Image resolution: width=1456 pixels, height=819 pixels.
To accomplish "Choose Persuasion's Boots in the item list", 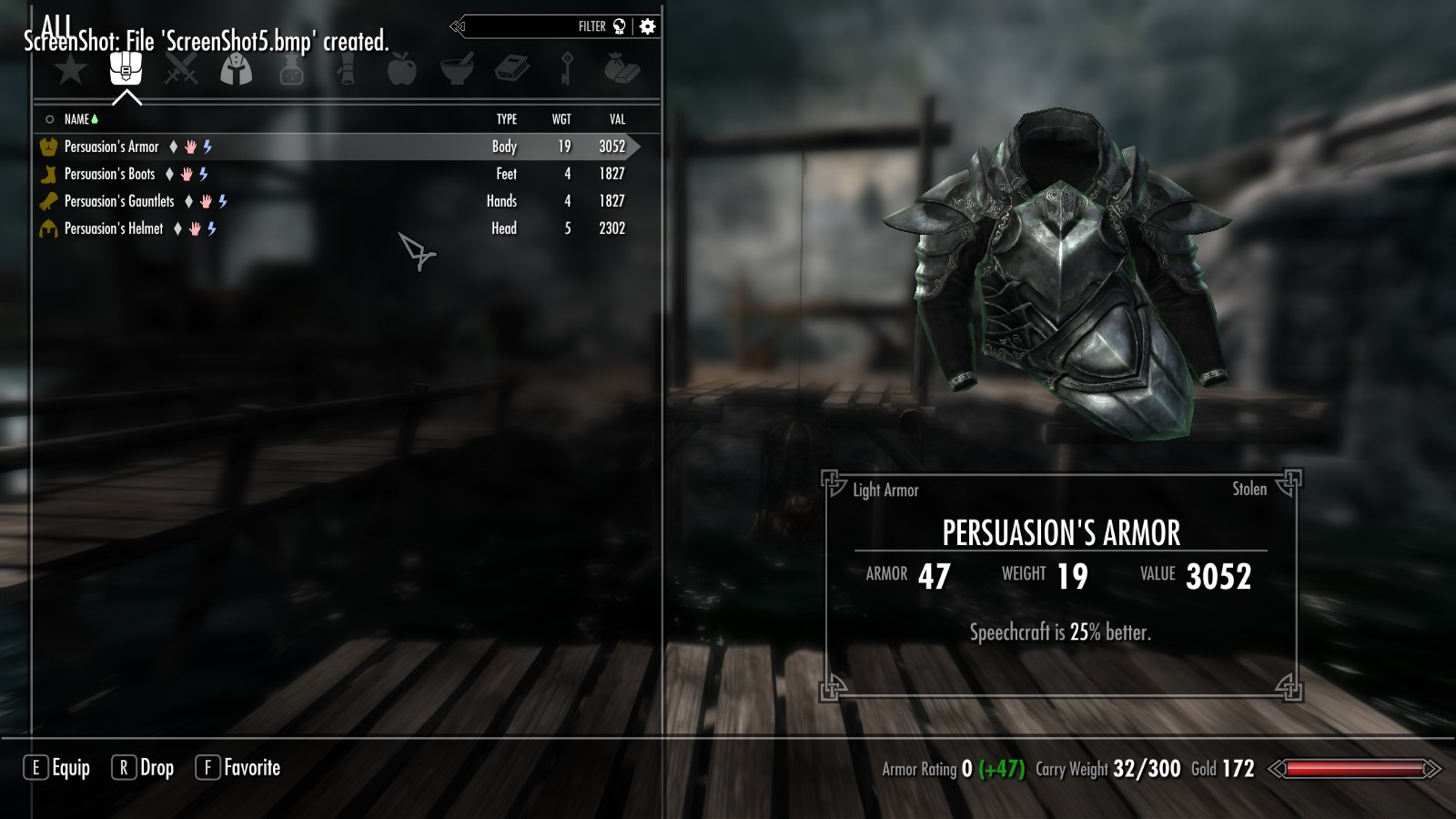I will tap(109, 174).
